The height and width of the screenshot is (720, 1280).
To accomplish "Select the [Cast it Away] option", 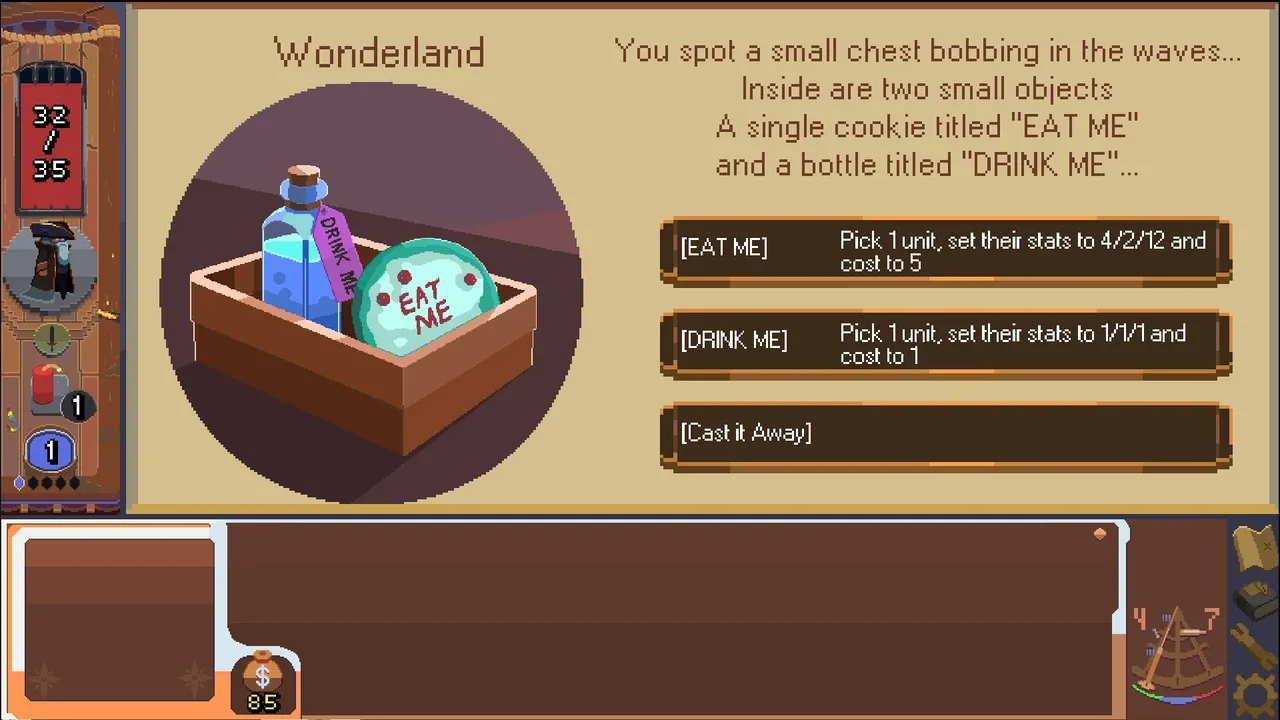I will tap(945, 434).
